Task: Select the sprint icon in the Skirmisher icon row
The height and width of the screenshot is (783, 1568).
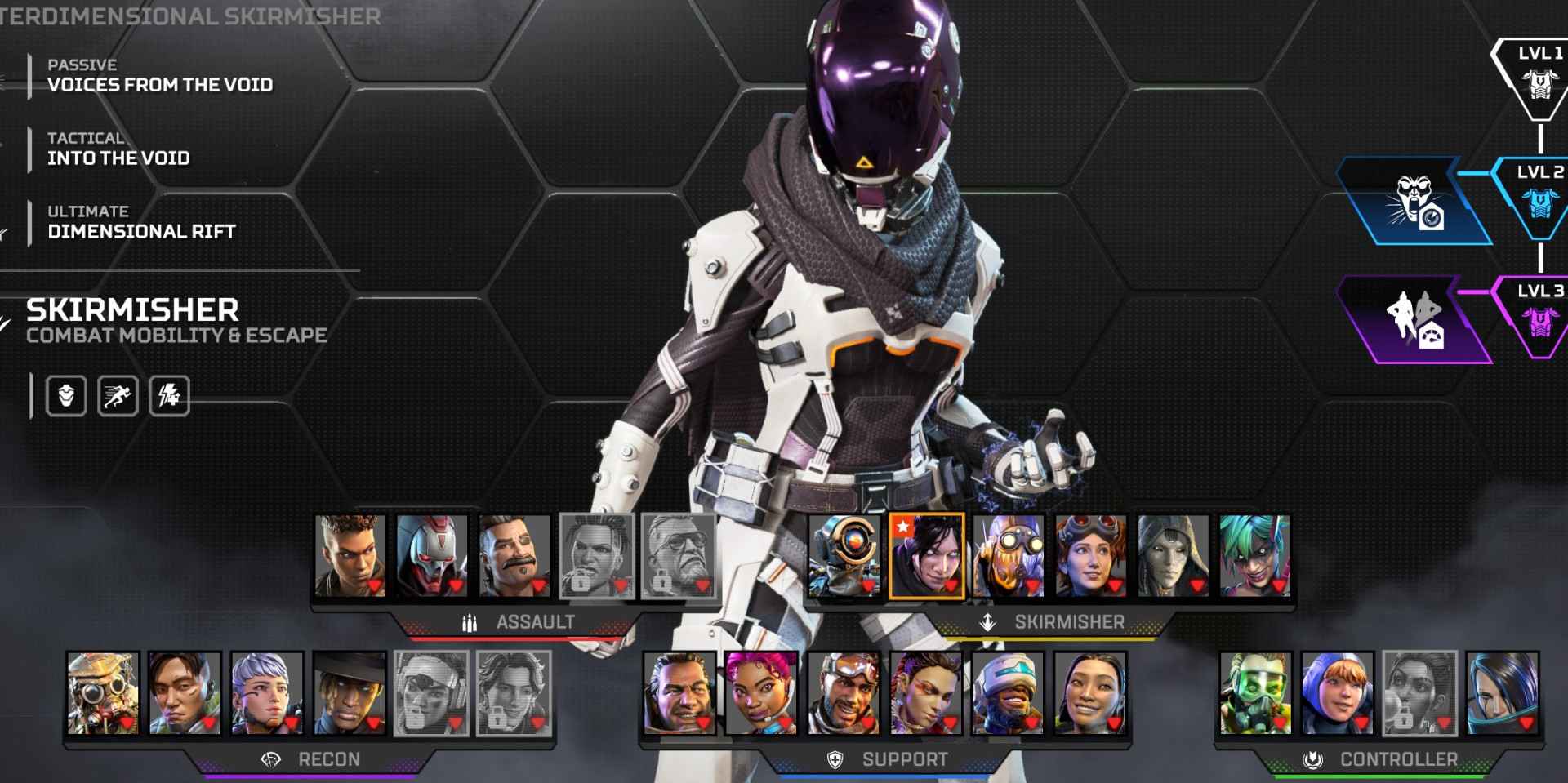Action: coord(117,396)
